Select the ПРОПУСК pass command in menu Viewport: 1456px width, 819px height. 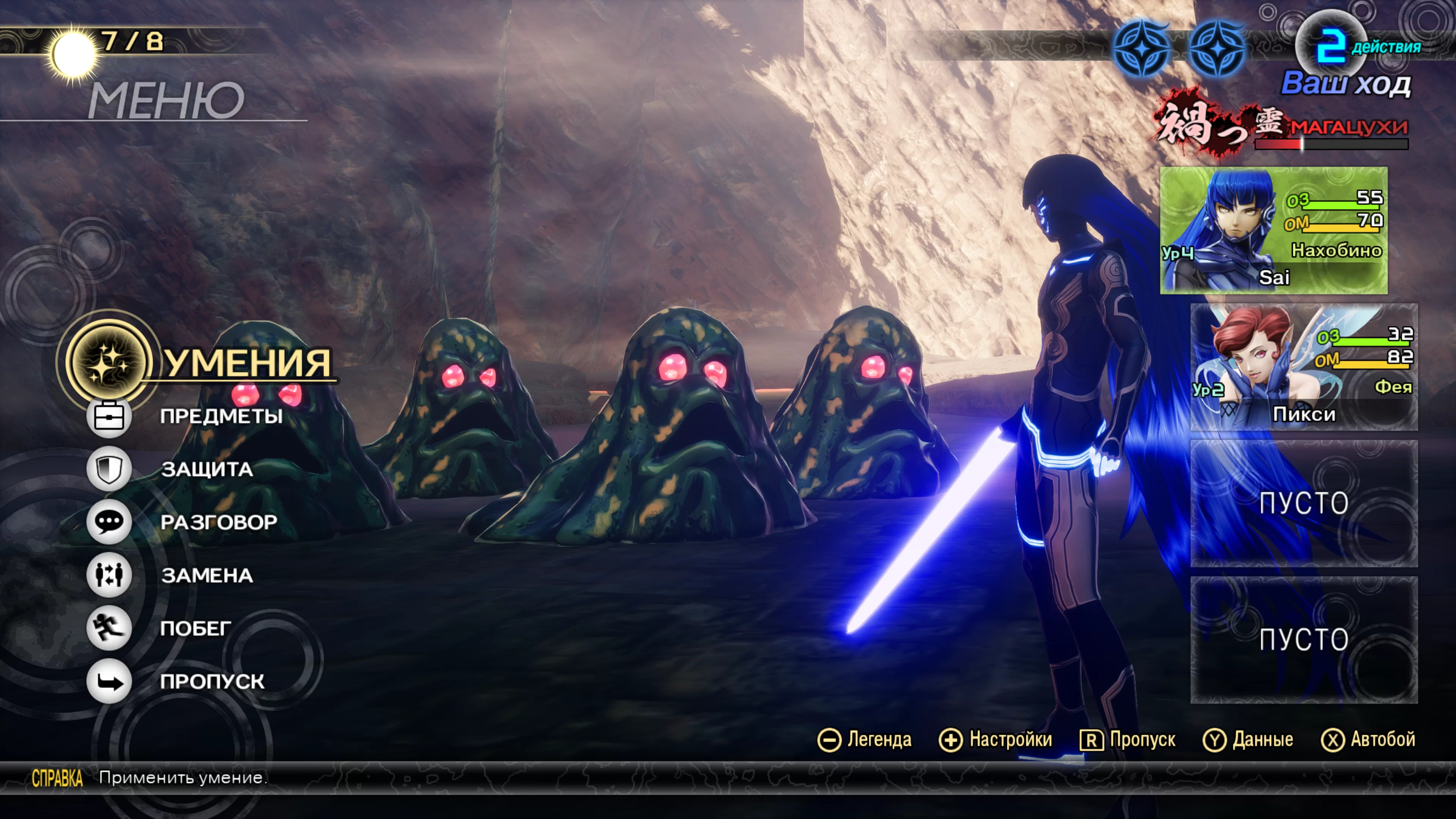pos(212,682)
